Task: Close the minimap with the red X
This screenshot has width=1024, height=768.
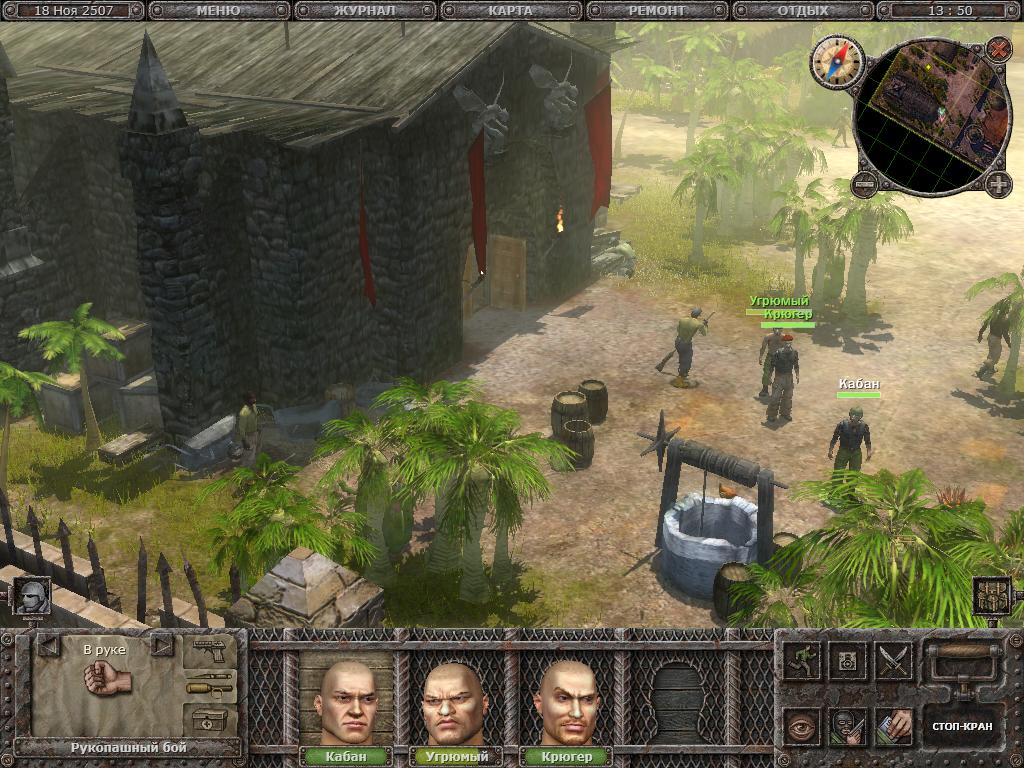Action: (x=998, y=47)
